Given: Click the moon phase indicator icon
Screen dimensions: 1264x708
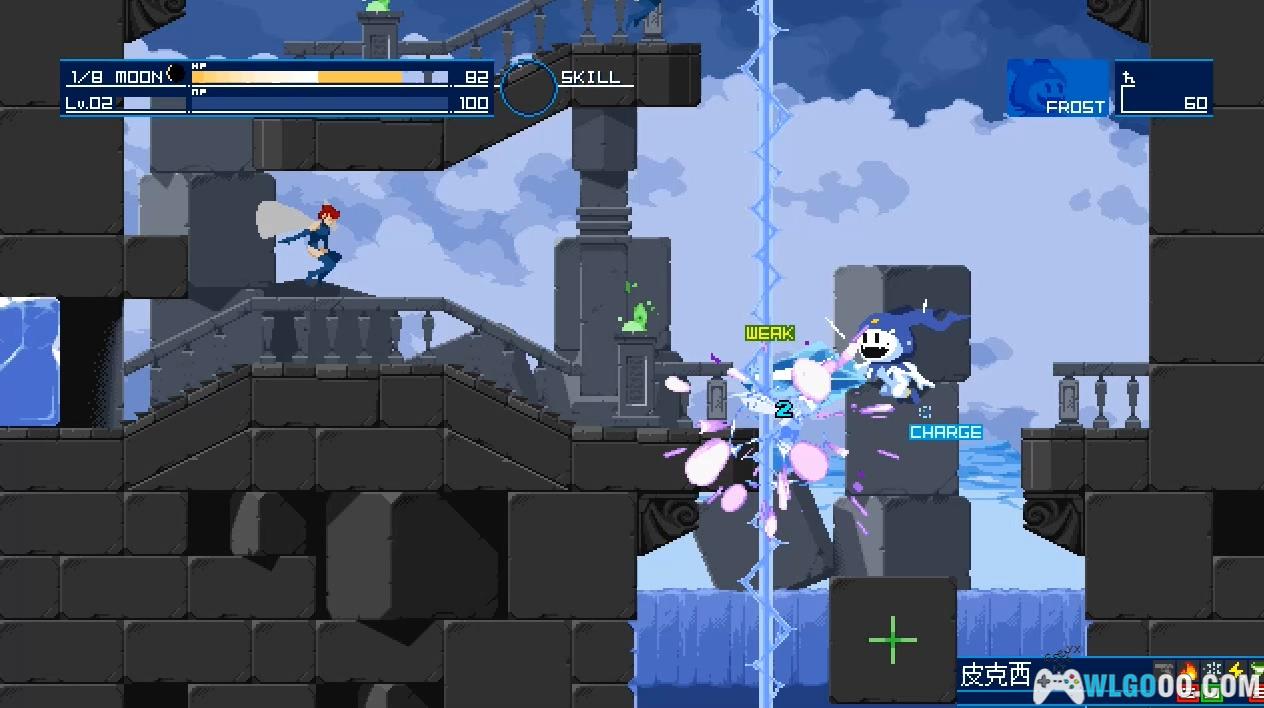Looking at the screenshot, I should [171, 75].
